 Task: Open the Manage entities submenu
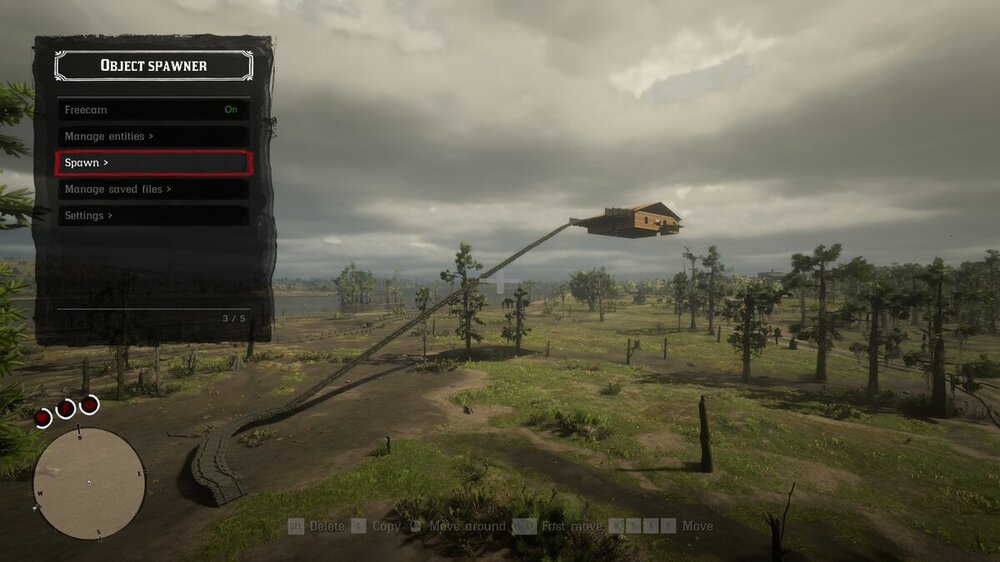point(153,136)
